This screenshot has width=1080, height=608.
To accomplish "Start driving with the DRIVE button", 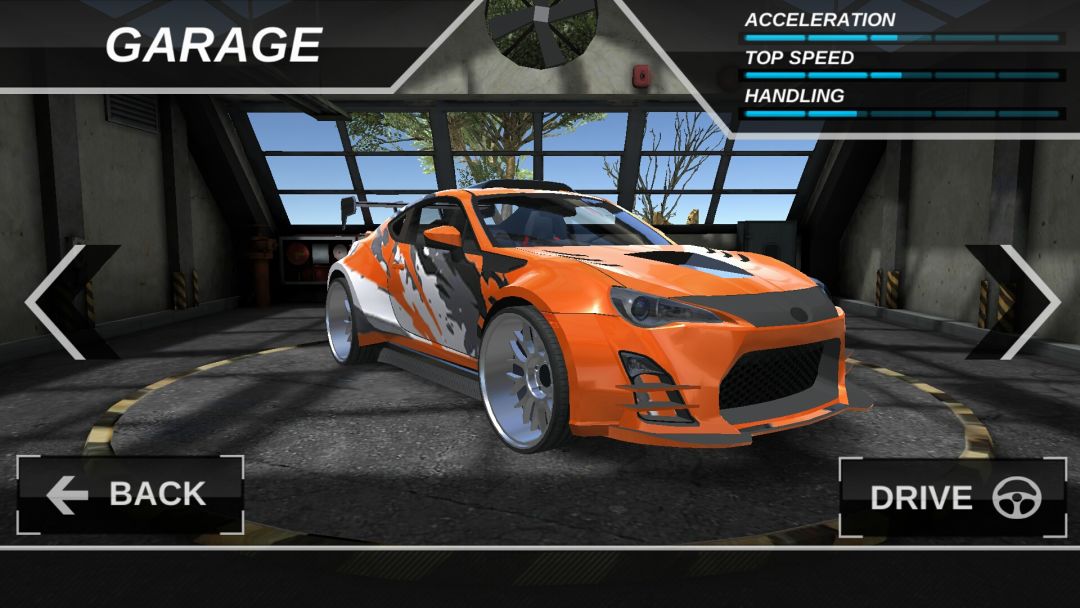I will pyautogui.click(x=952, y=498).
